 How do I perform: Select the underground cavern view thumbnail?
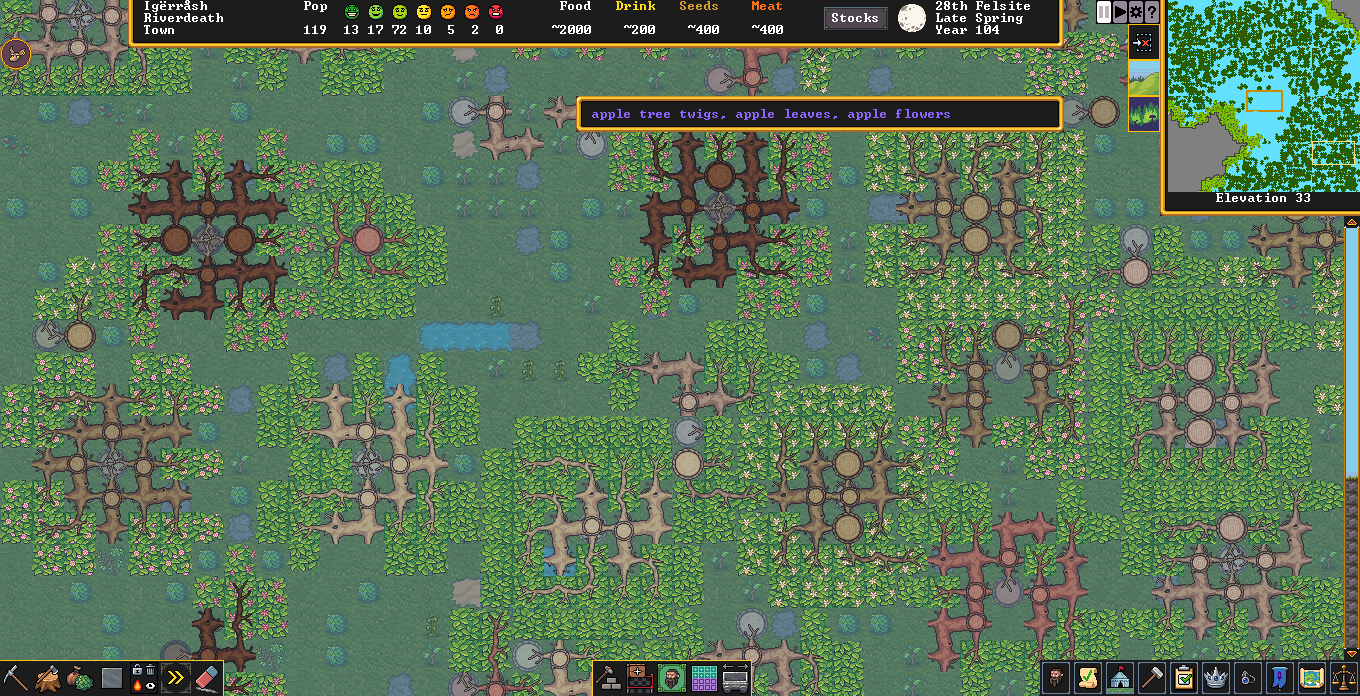click(1144, 114)
